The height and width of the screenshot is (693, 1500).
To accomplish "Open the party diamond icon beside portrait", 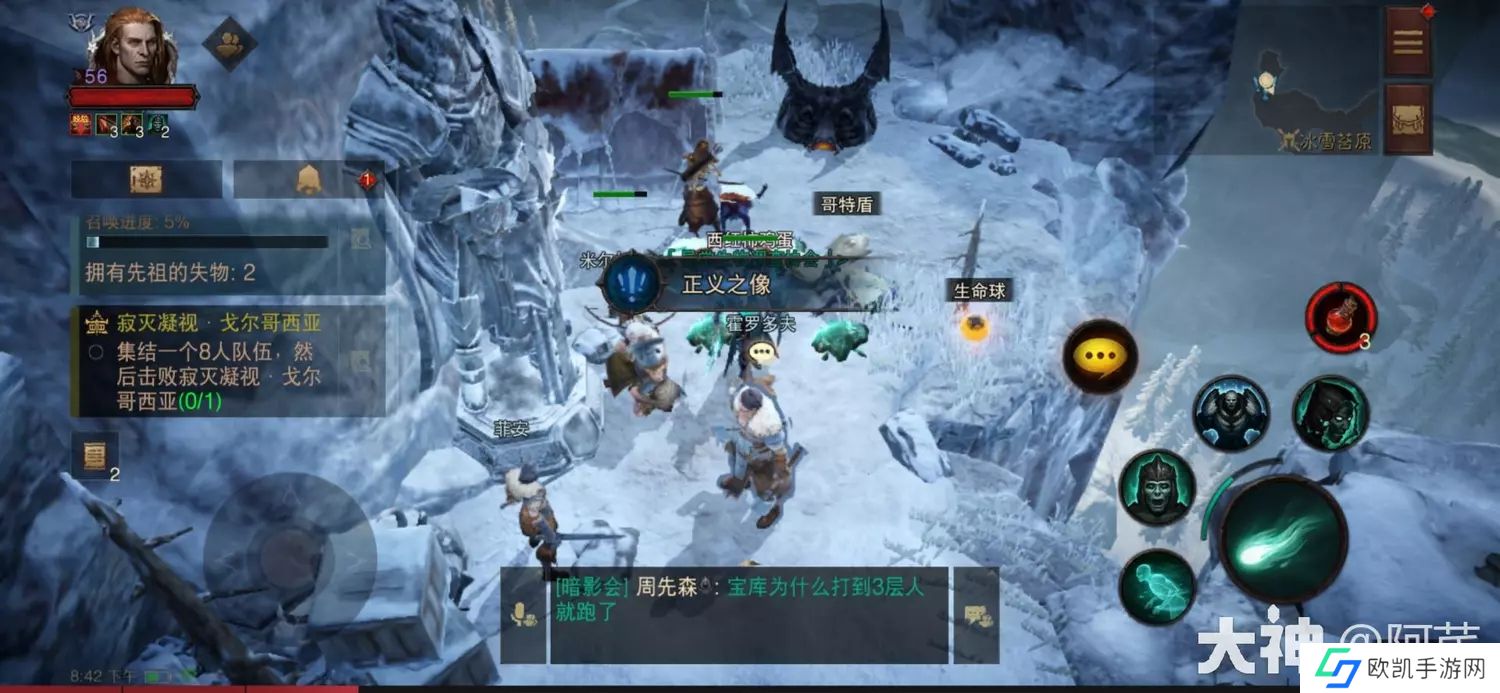I will (230, 43).
